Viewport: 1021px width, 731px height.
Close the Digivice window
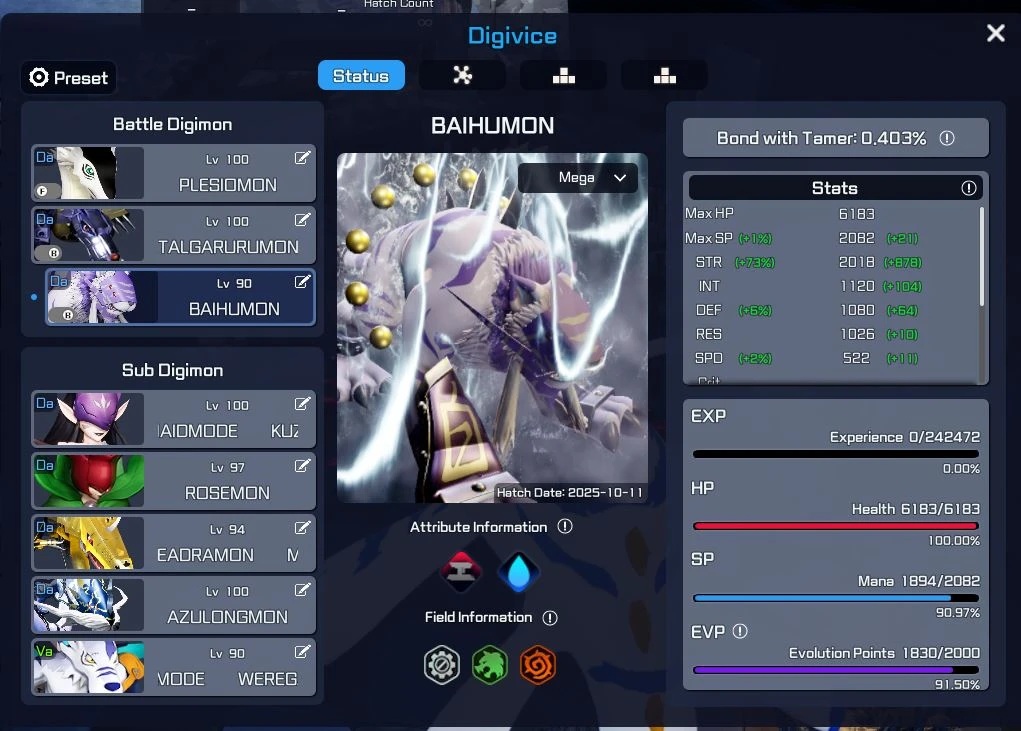pos(995,33)
